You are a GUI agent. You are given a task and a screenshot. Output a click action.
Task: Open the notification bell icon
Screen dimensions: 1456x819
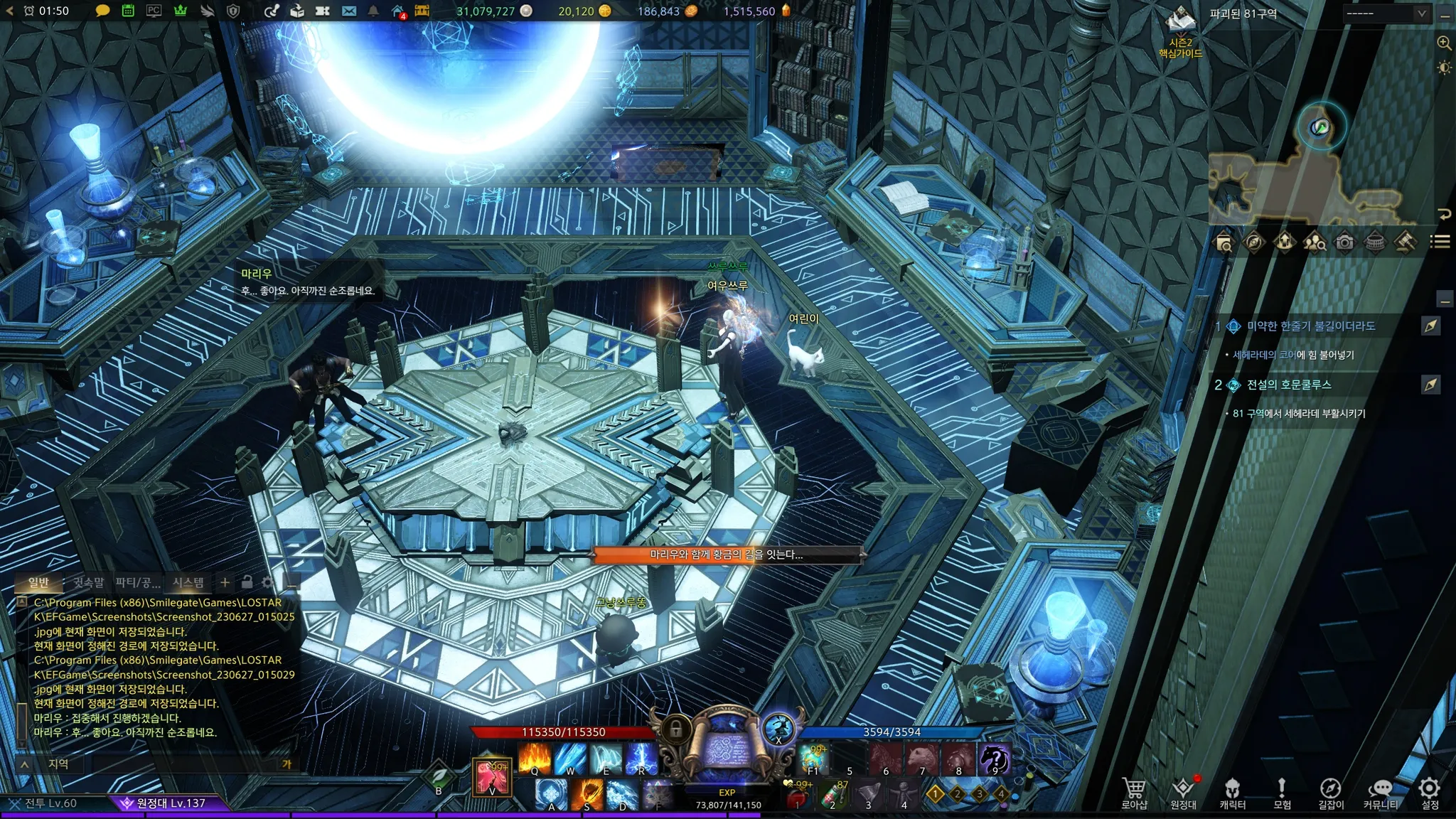point(373,11)
